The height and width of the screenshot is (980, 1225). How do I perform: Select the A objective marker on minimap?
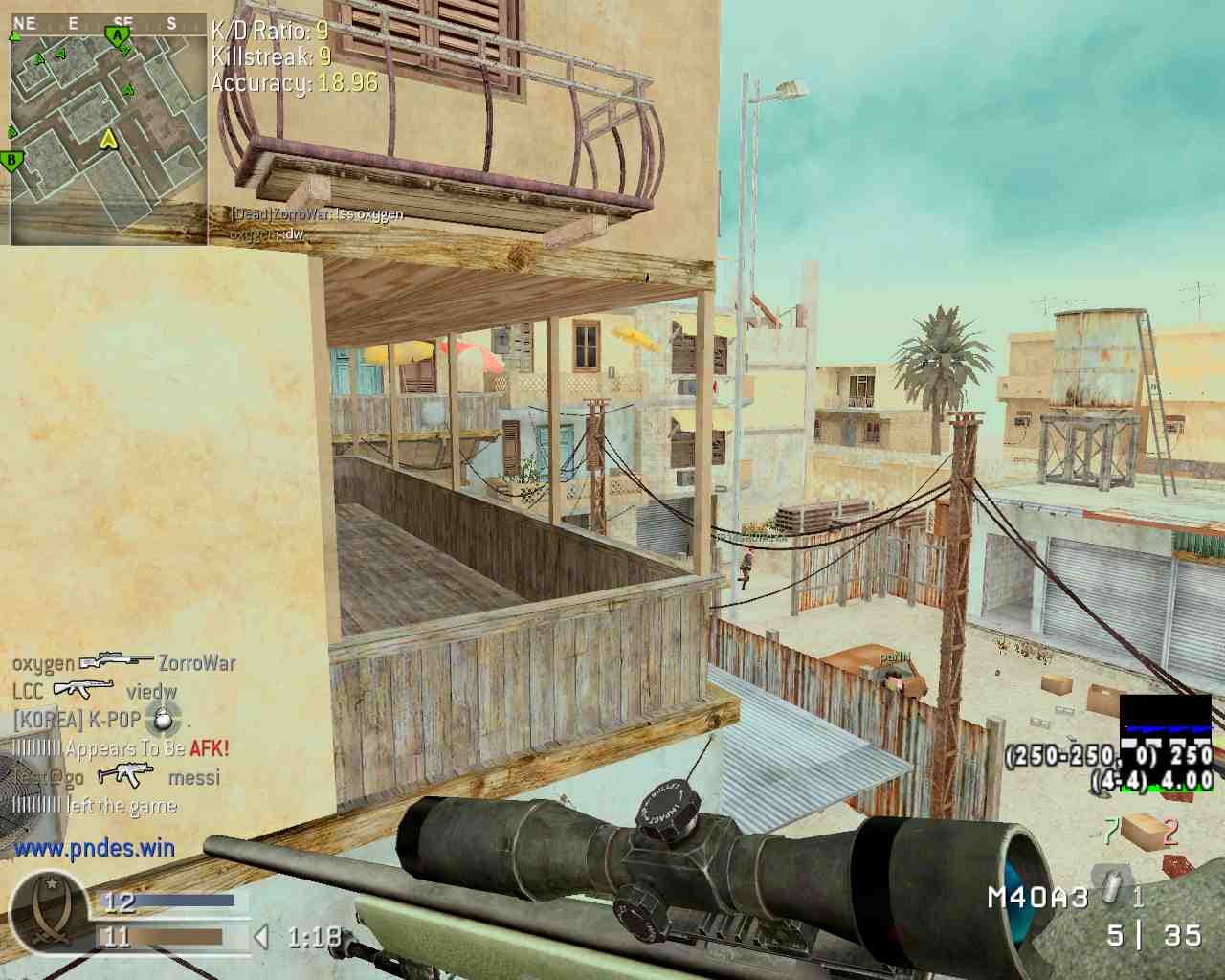[117, 36]
